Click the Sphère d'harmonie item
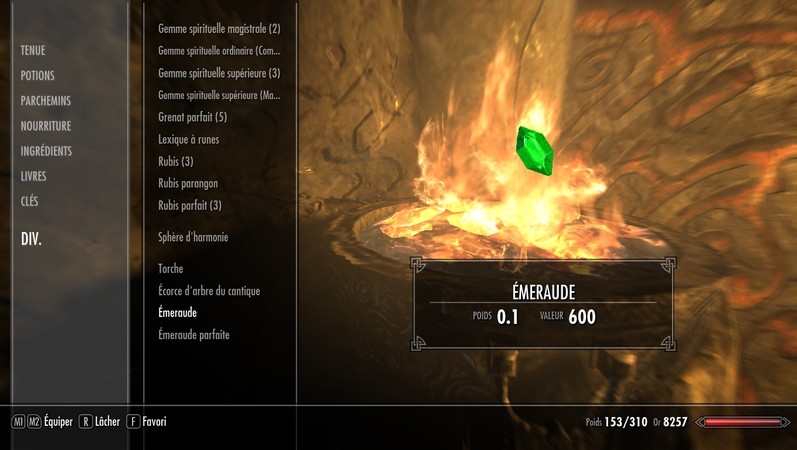Image resolution: width=797 pixels, height=450 pixels. [x=193, y=237]
